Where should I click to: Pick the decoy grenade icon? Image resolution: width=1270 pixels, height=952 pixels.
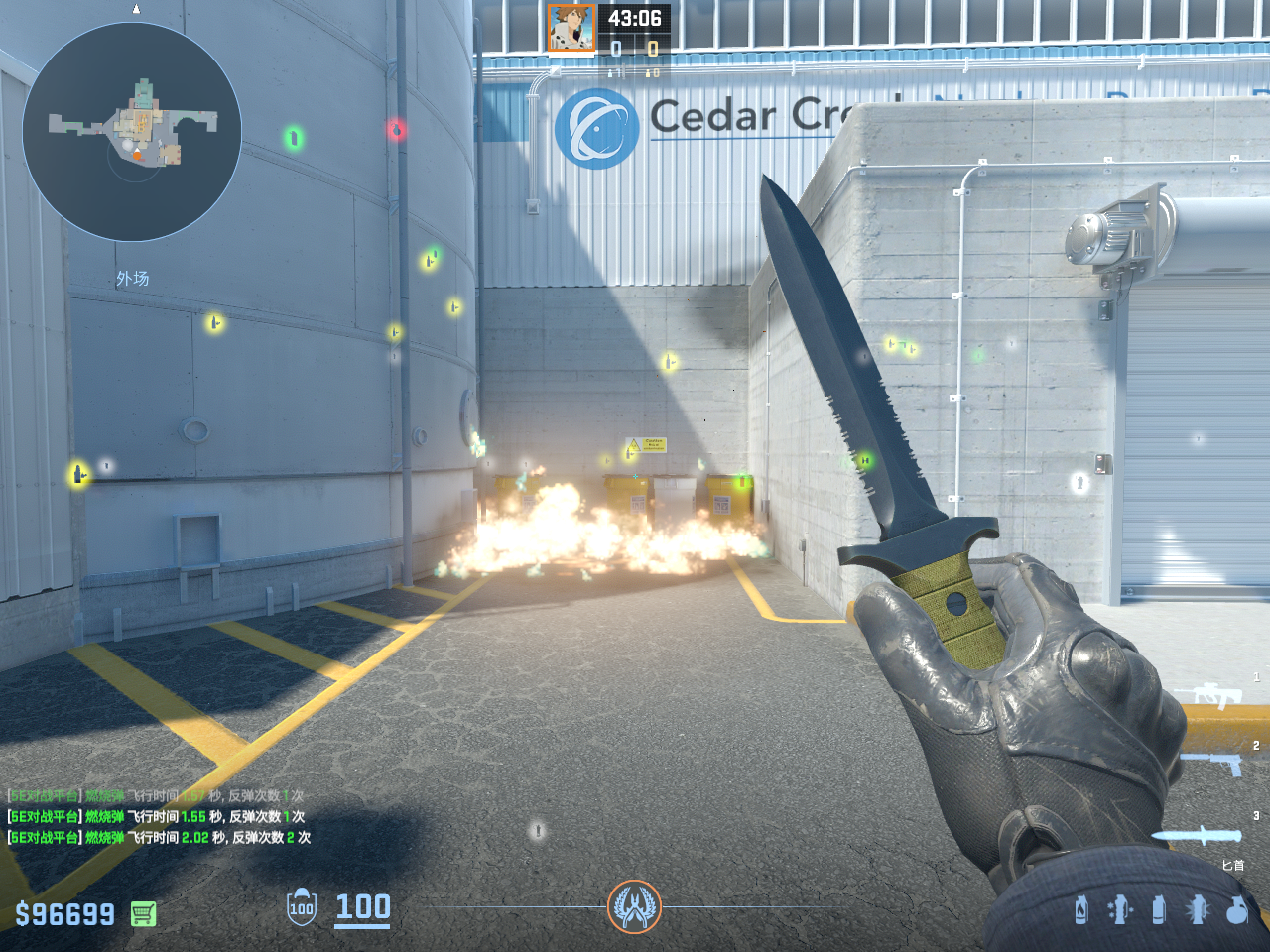pyautogui.click(x=1120, y=909)
